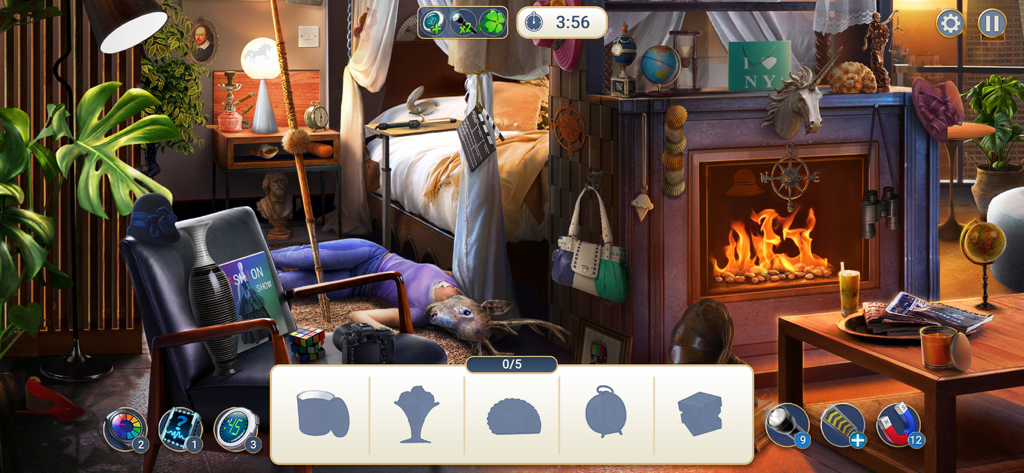Activate the question mark silhouette booster
This screenshot has height=473, width=1024.
179,428
